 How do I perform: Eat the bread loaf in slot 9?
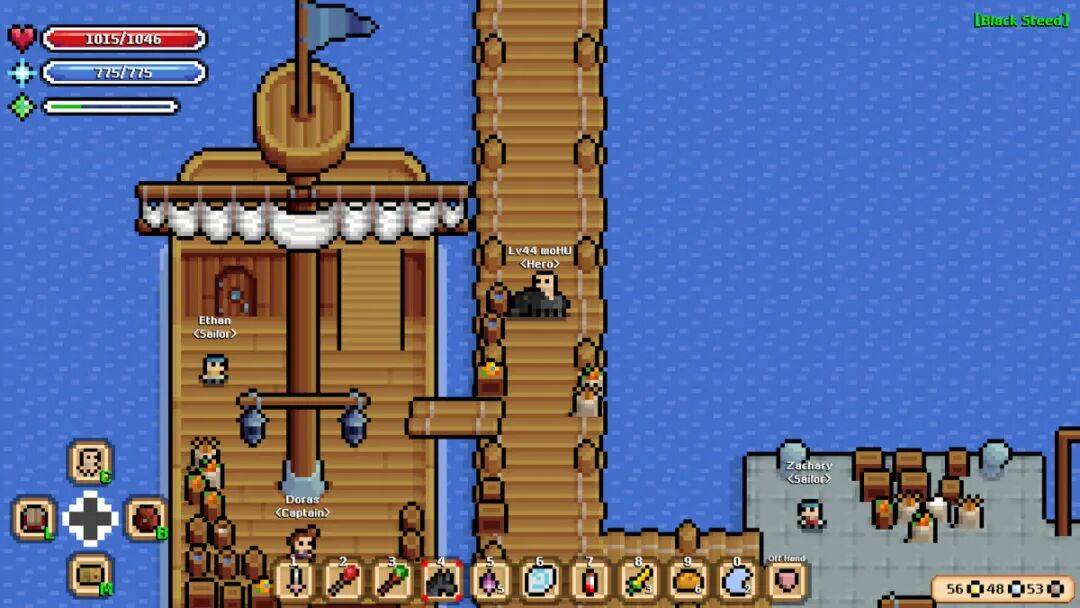[x=687, y=581]
